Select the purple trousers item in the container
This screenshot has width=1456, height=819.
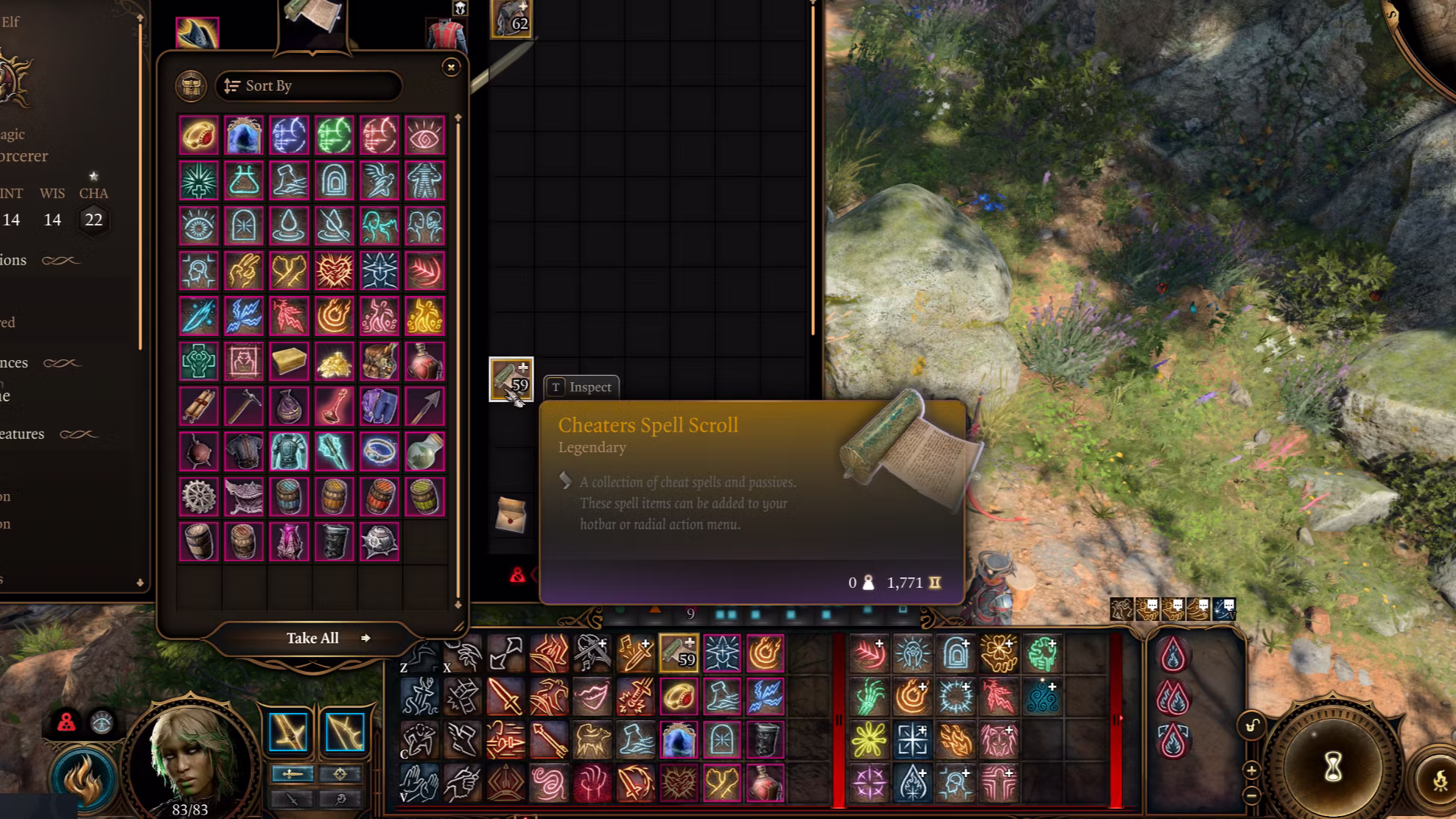point(379,407)
